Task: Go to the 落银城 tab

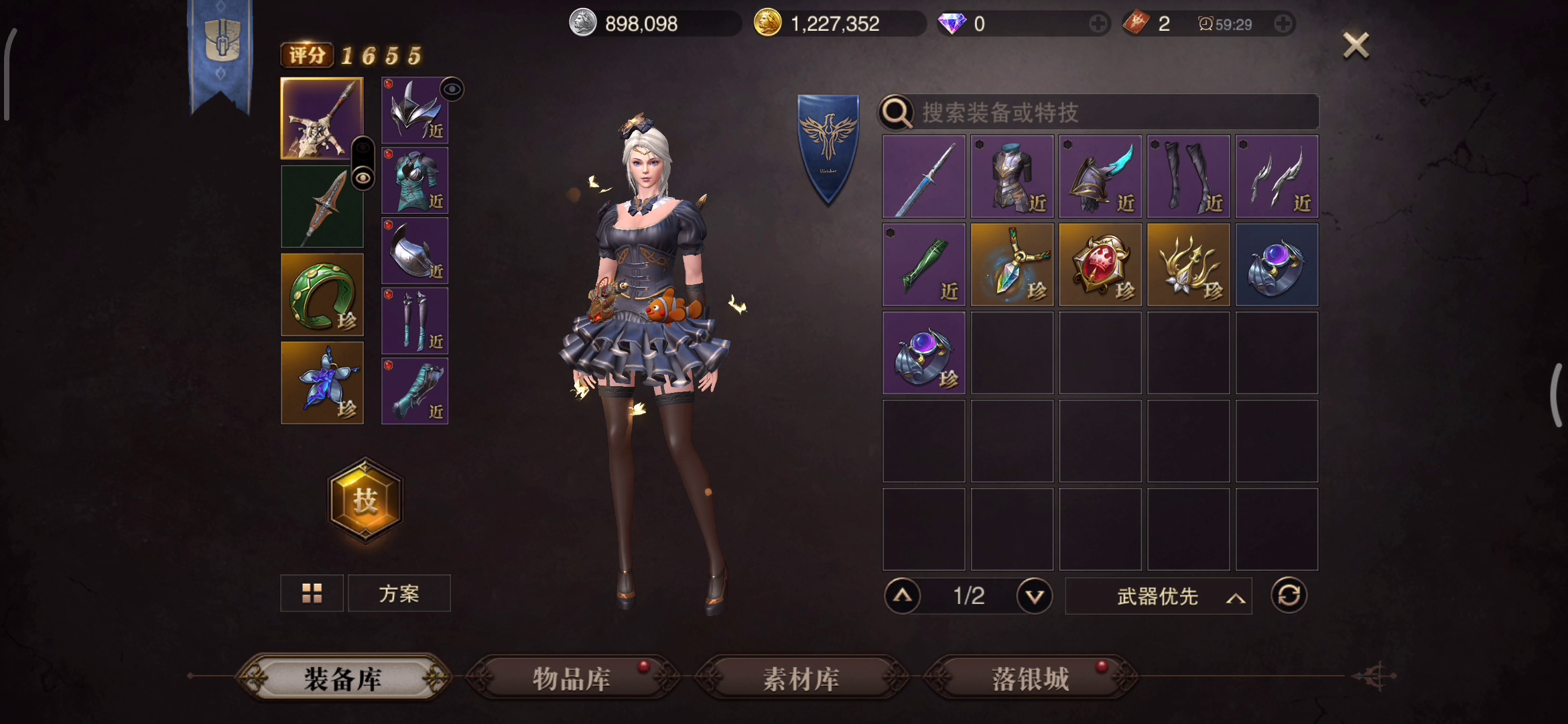Action: (x=1030, y=678)
